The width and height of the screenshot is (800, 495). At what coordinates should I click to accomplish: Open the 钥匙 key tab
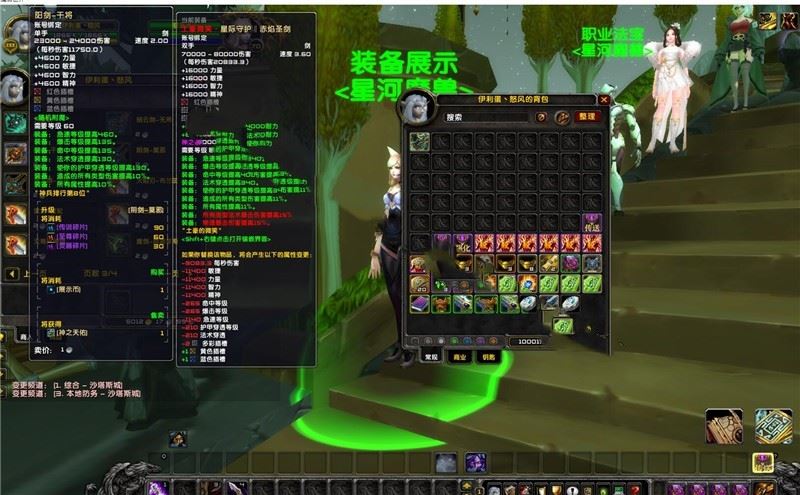489,356
